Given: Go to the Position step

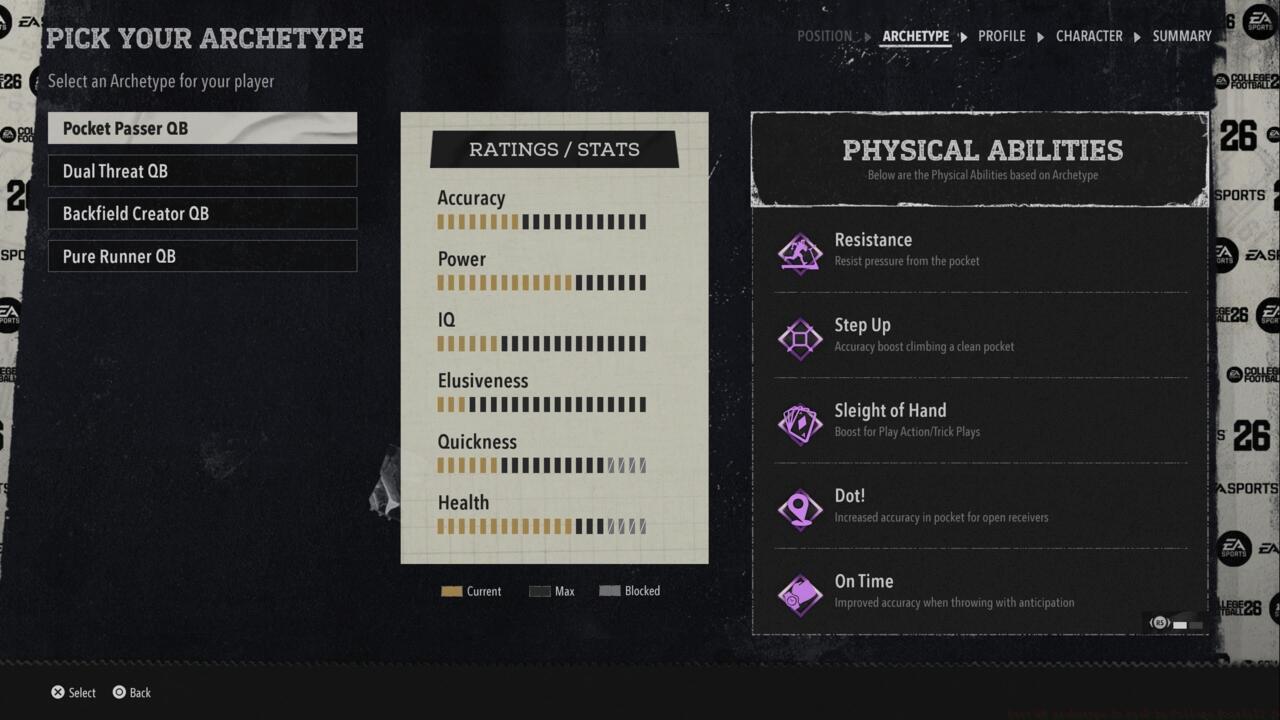Looking at the screenshot, I should tap(824, 36).
